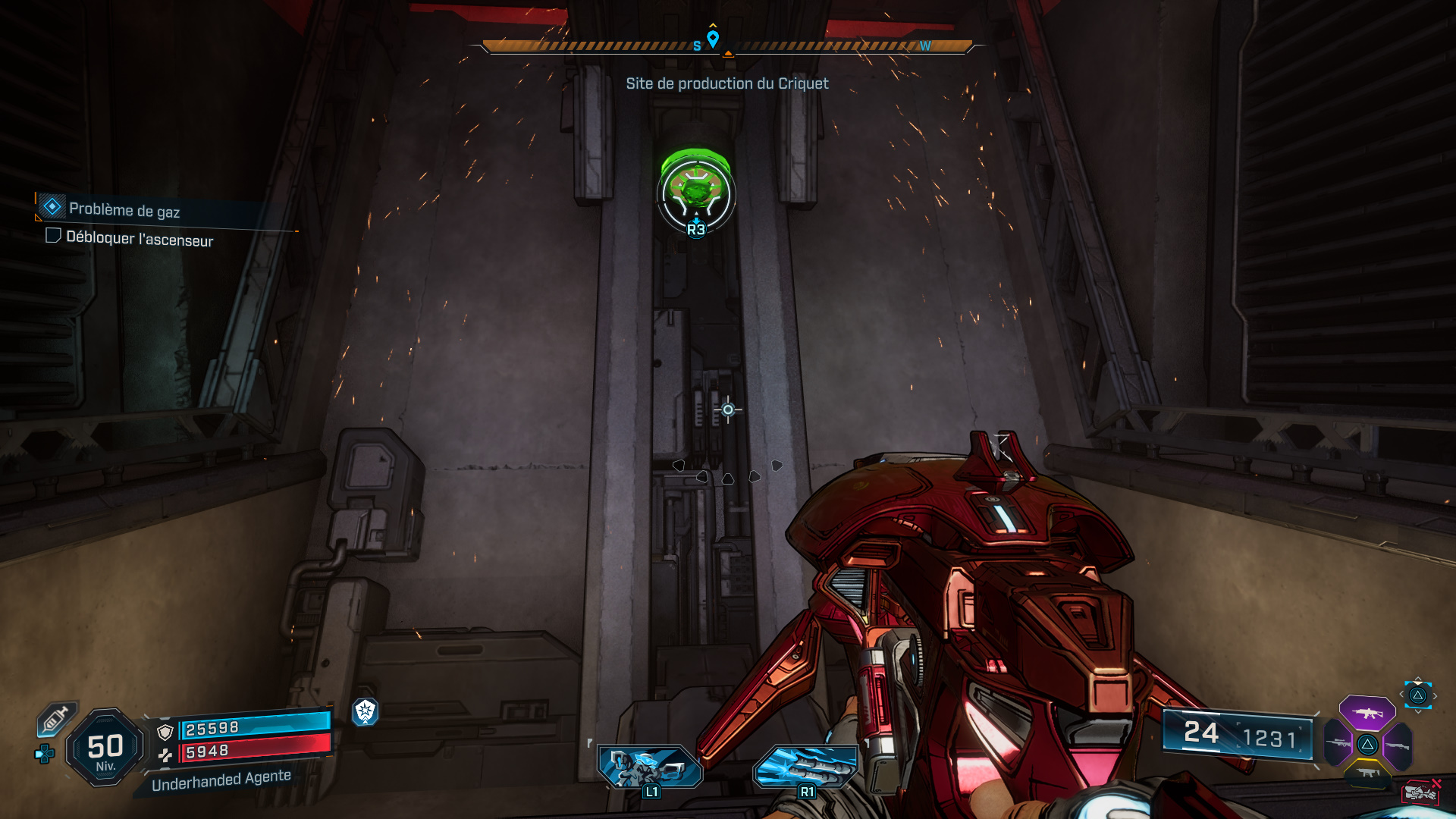This screenshot has height=819, width=1456.
Task: Click the 24/1231 ammo counter
Action: pyautogui.click(x=1236, y=735)
